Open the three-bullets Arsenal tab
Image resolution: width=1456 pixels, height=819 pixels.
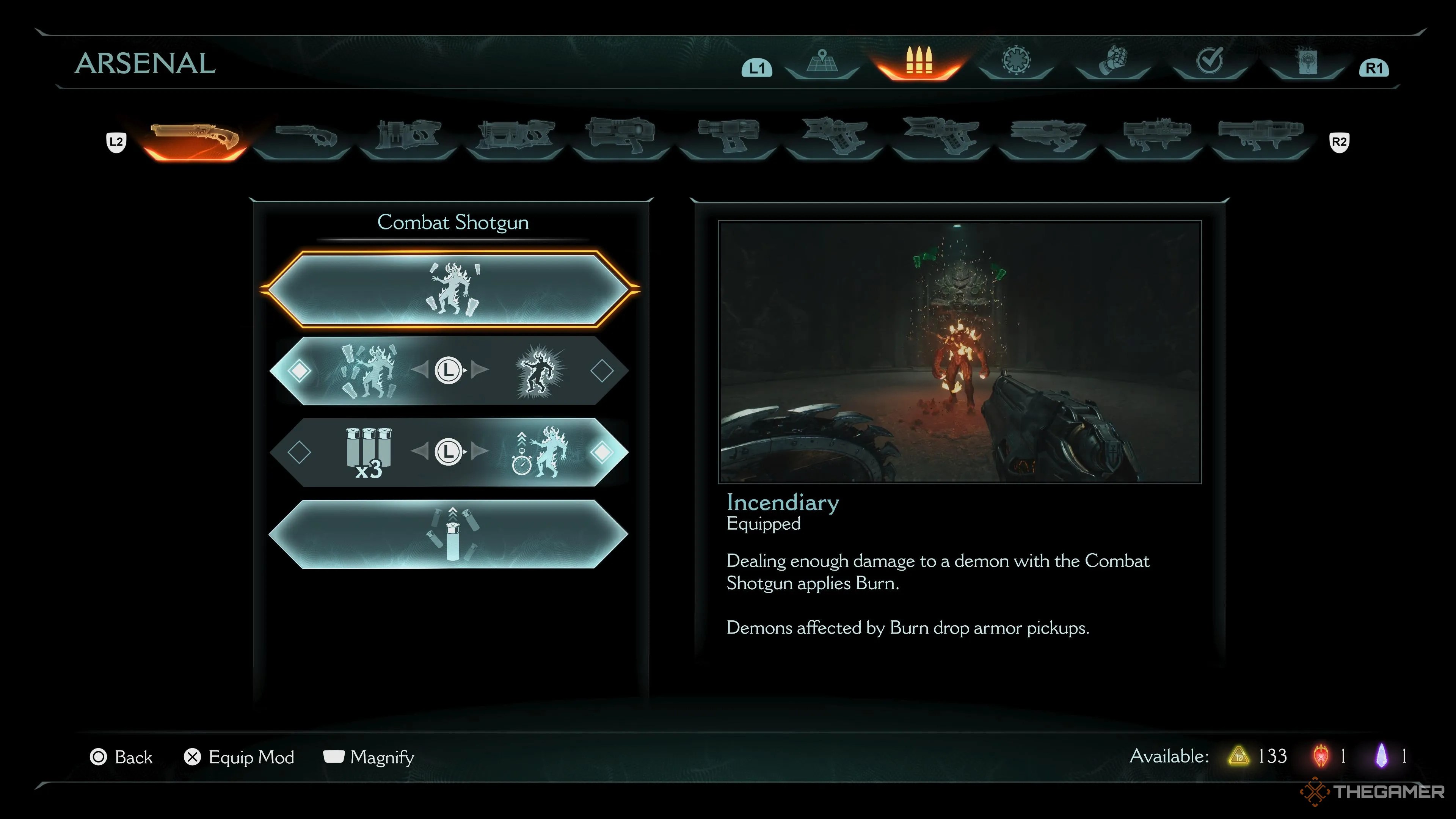(918, 62)
